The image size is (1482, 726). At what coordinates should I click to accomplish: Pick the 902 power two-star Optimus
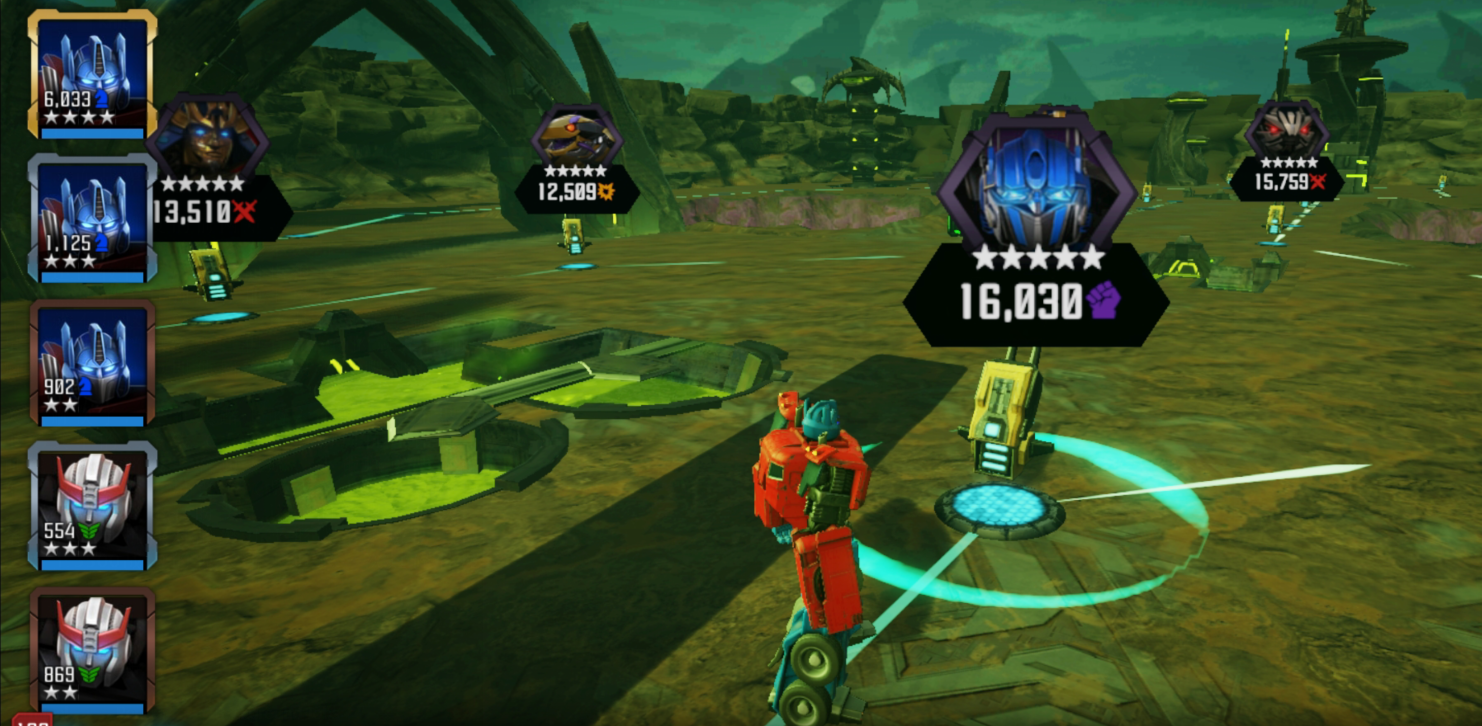pyautogui.click(x=92, y=362)
